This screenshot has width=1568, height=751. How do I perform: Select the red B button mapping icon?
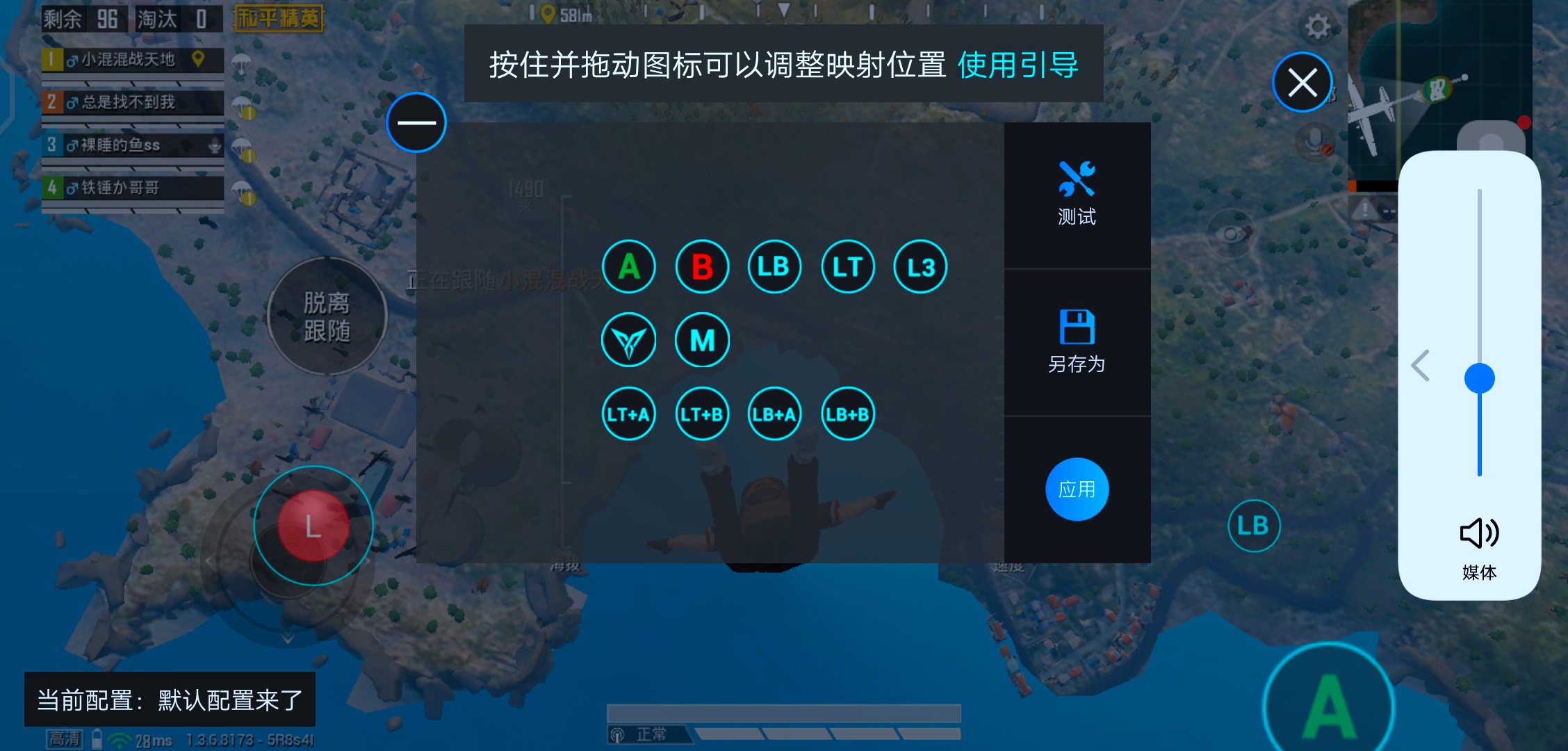(x=701, y=266)
